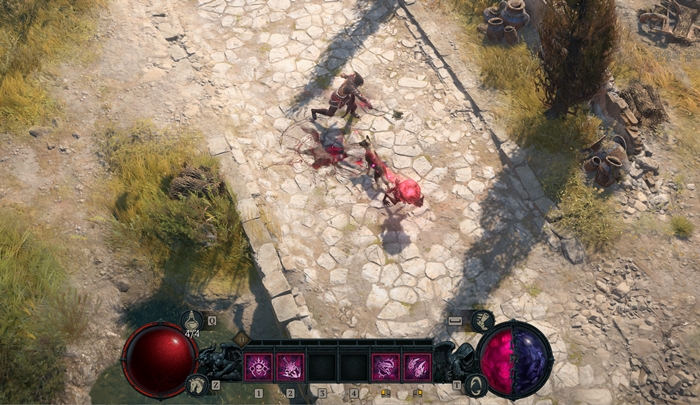Screen dimensions: 700x405
Task: Activate the skill in hotbar slot 2
Action: [x=290, y=367]
